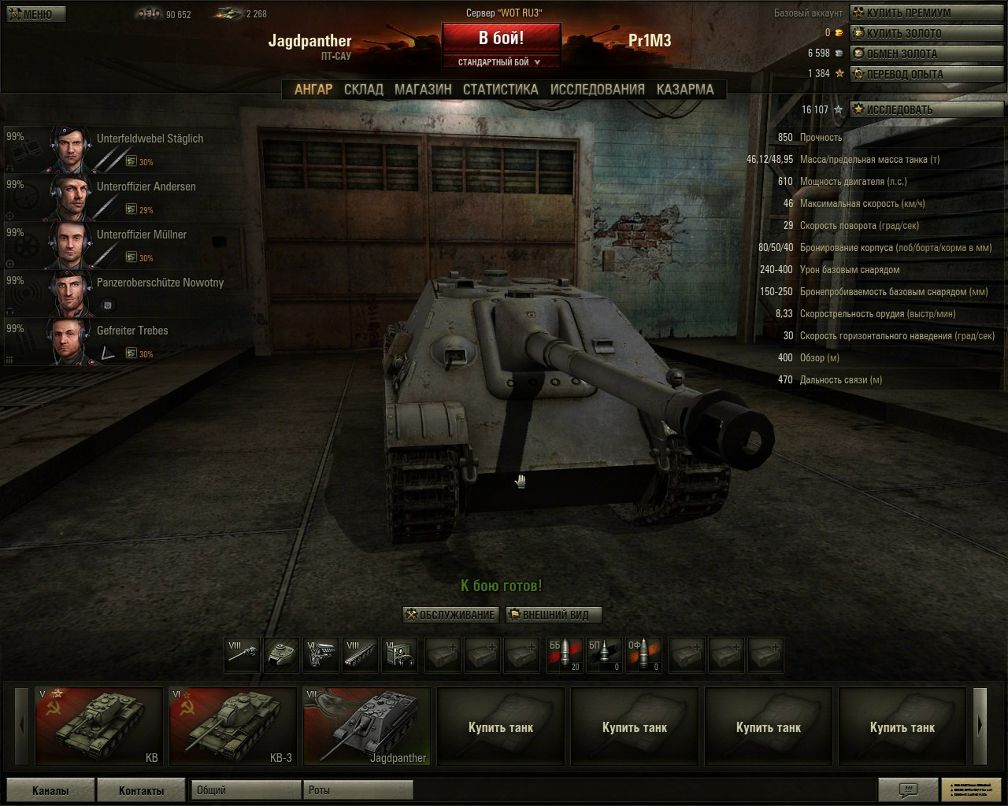Show the СТАТИСТИКА tab
The width and height of the screenshot is (1008, 806).
(500, 89)
